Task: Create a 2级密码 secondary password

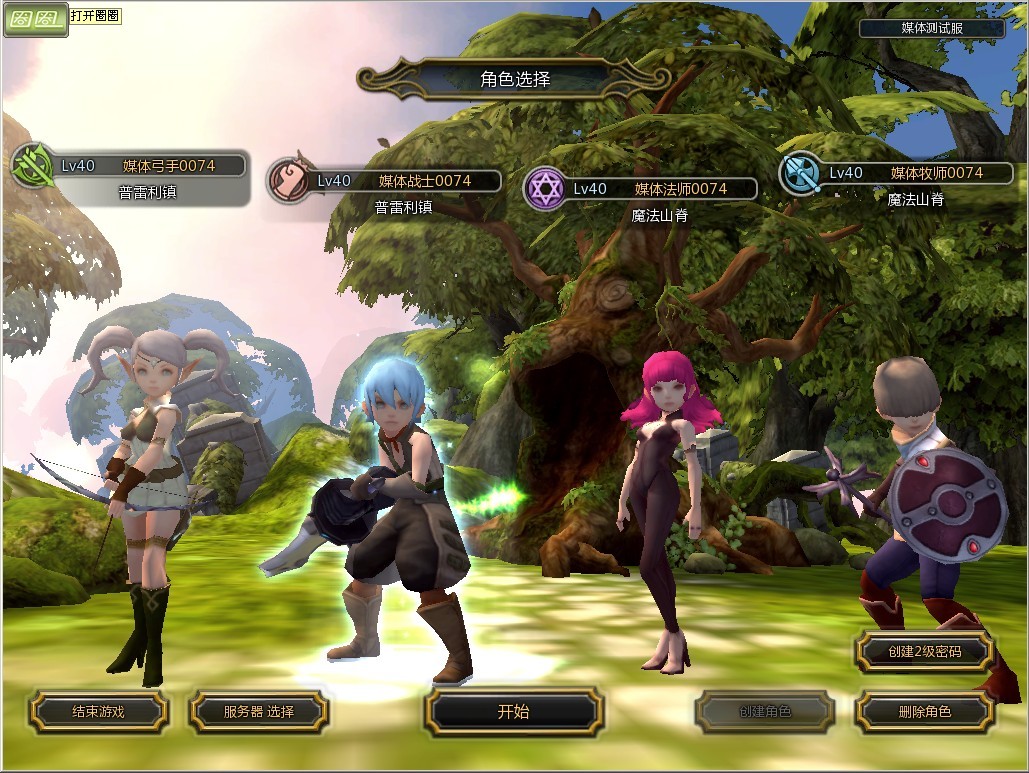Action: (x=924, y=652)
